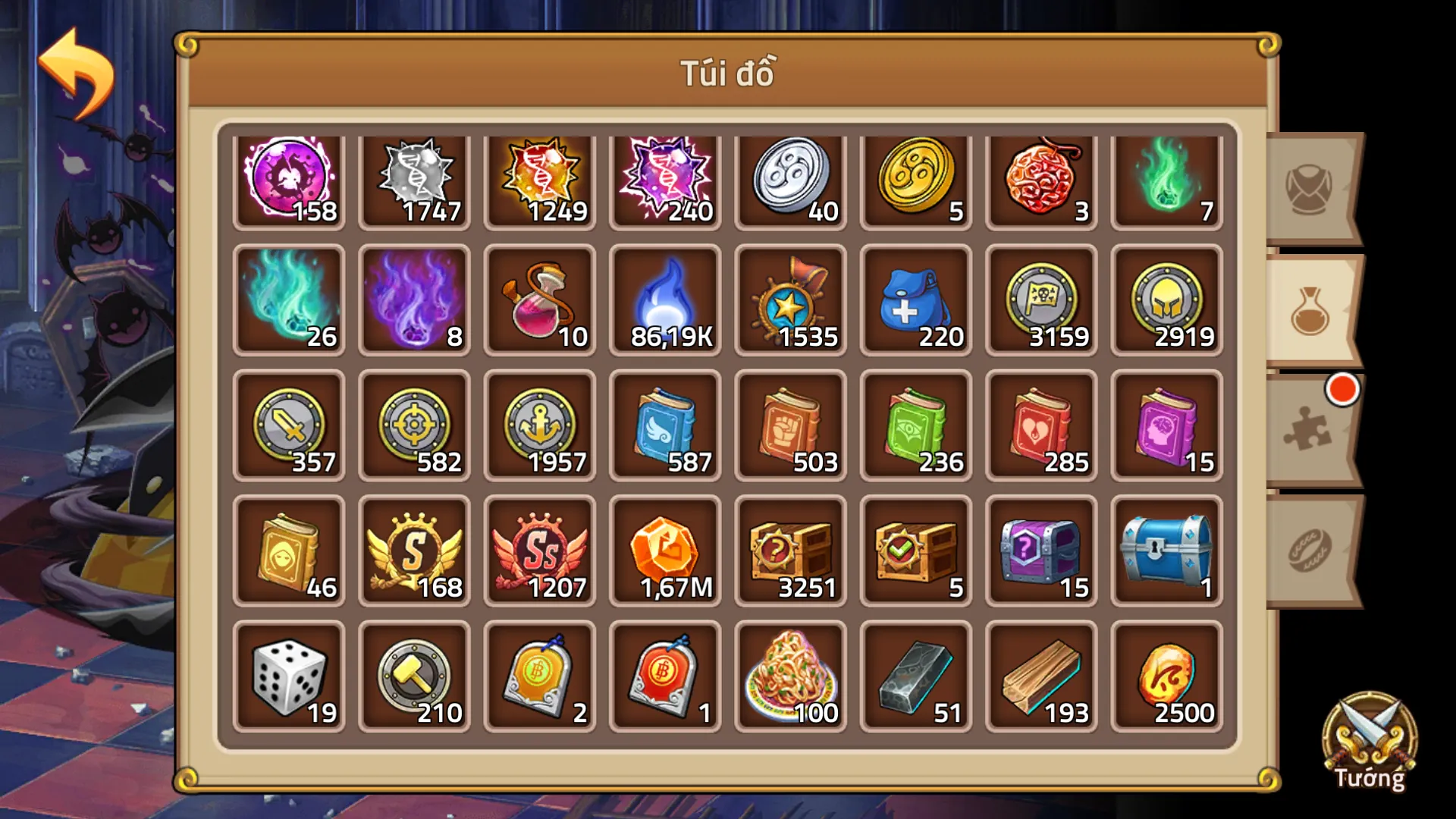Inspect the blue flame showing 86,19K

click(663, 302)
